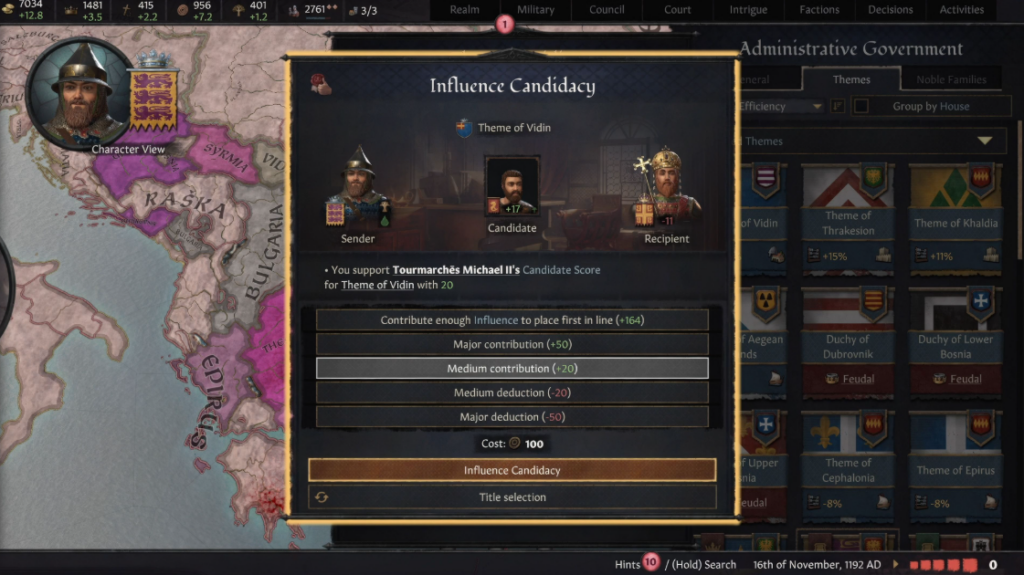
Task: Open Character View portrait
Action: click(82, 92)
